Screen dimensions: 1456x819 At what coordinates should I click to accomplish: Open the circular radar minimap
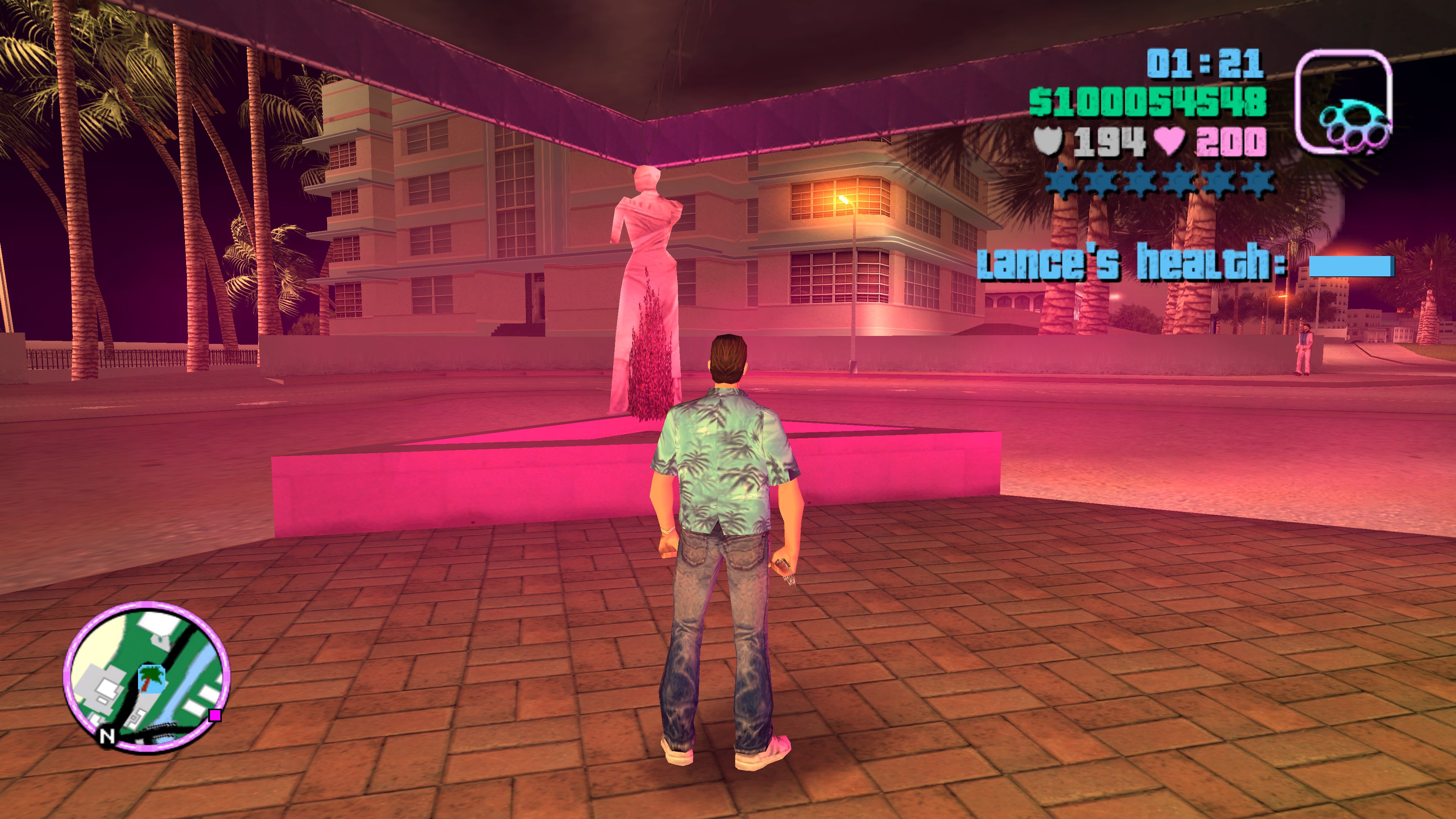146,676
